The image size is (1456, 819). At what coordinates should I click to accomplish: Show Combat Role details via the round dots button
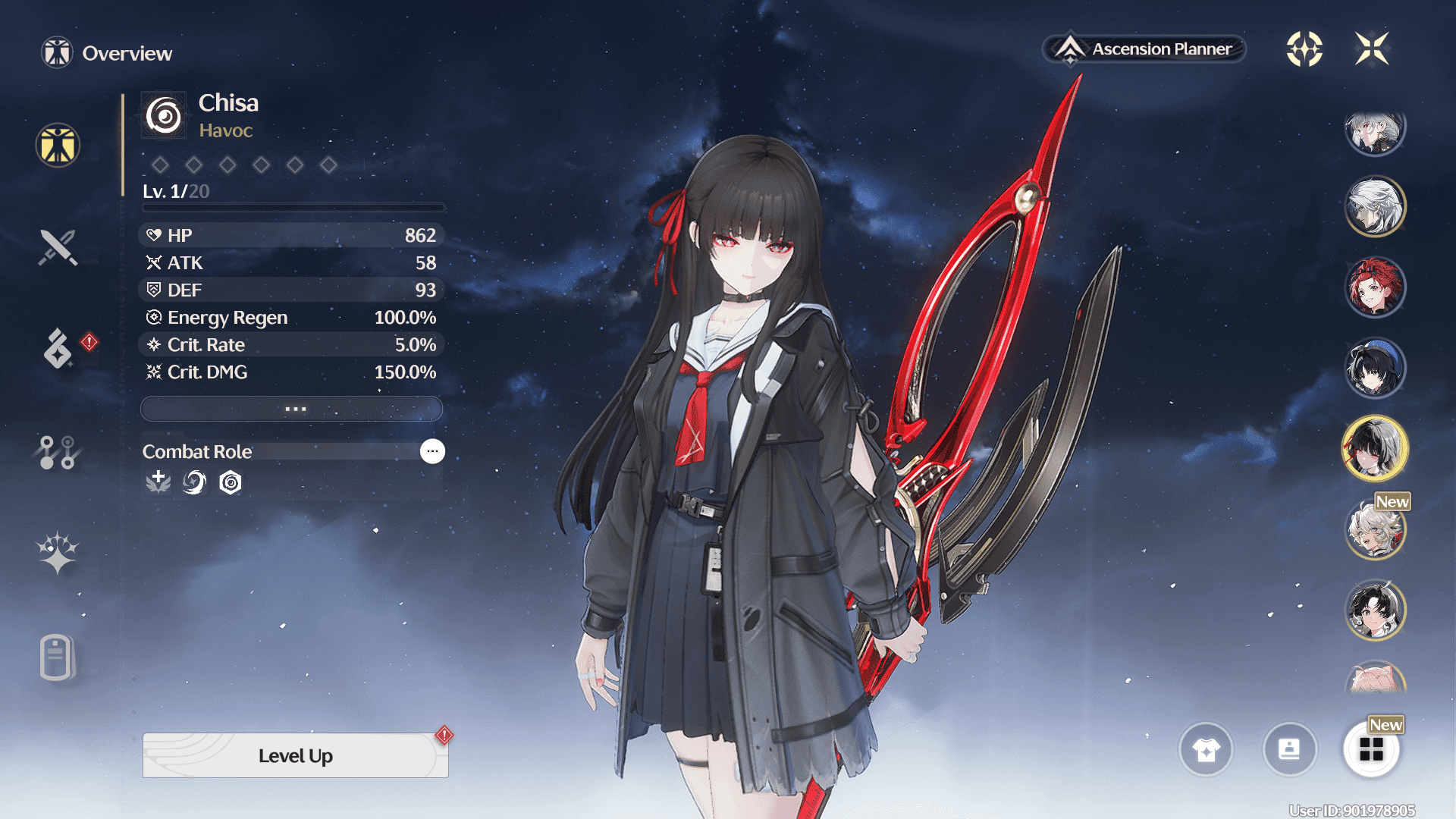(x=432, y=451)
